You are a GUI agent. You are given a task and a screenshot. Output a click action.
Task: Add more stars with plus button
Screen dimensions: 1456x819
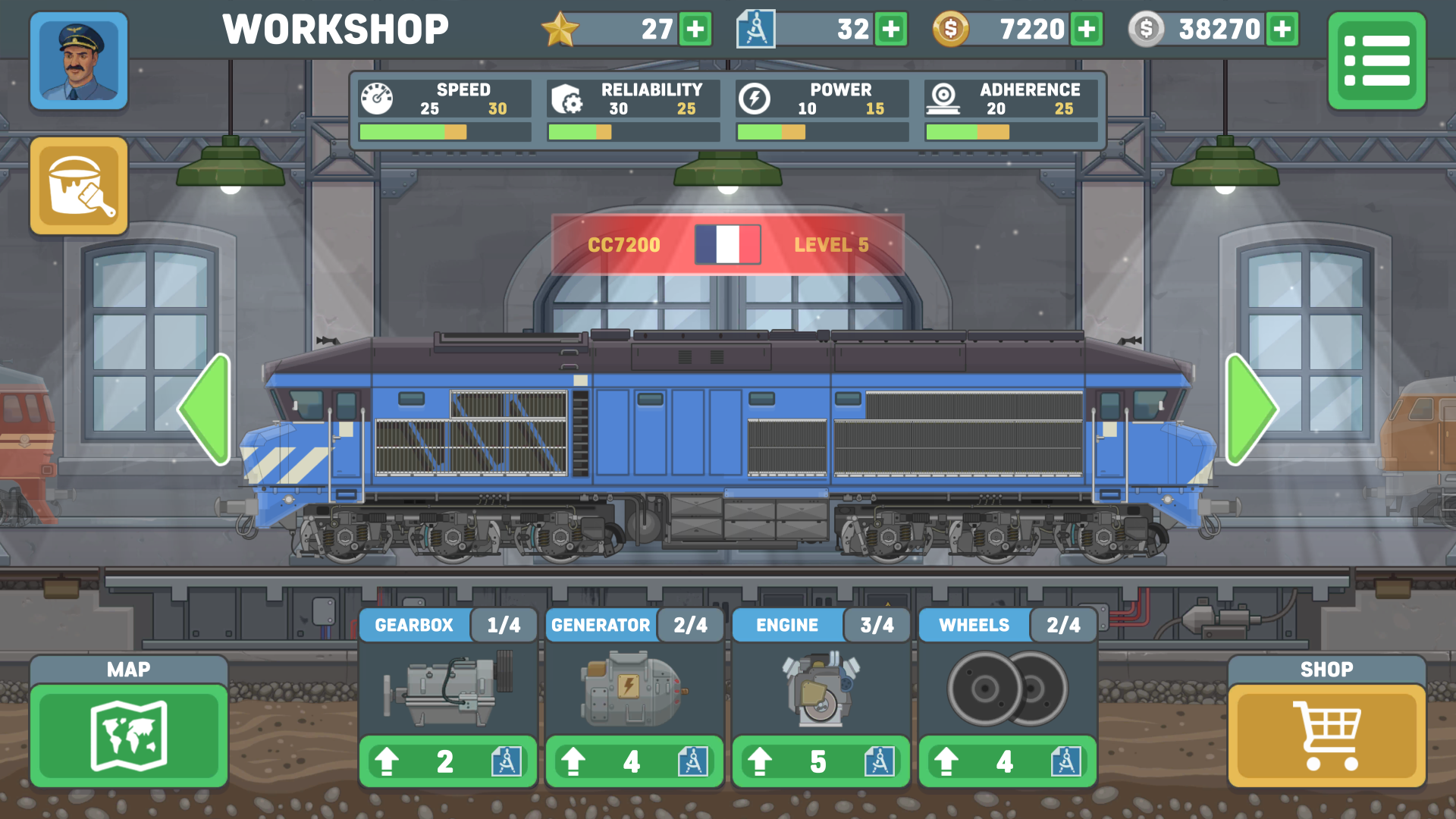click(695, 30)
